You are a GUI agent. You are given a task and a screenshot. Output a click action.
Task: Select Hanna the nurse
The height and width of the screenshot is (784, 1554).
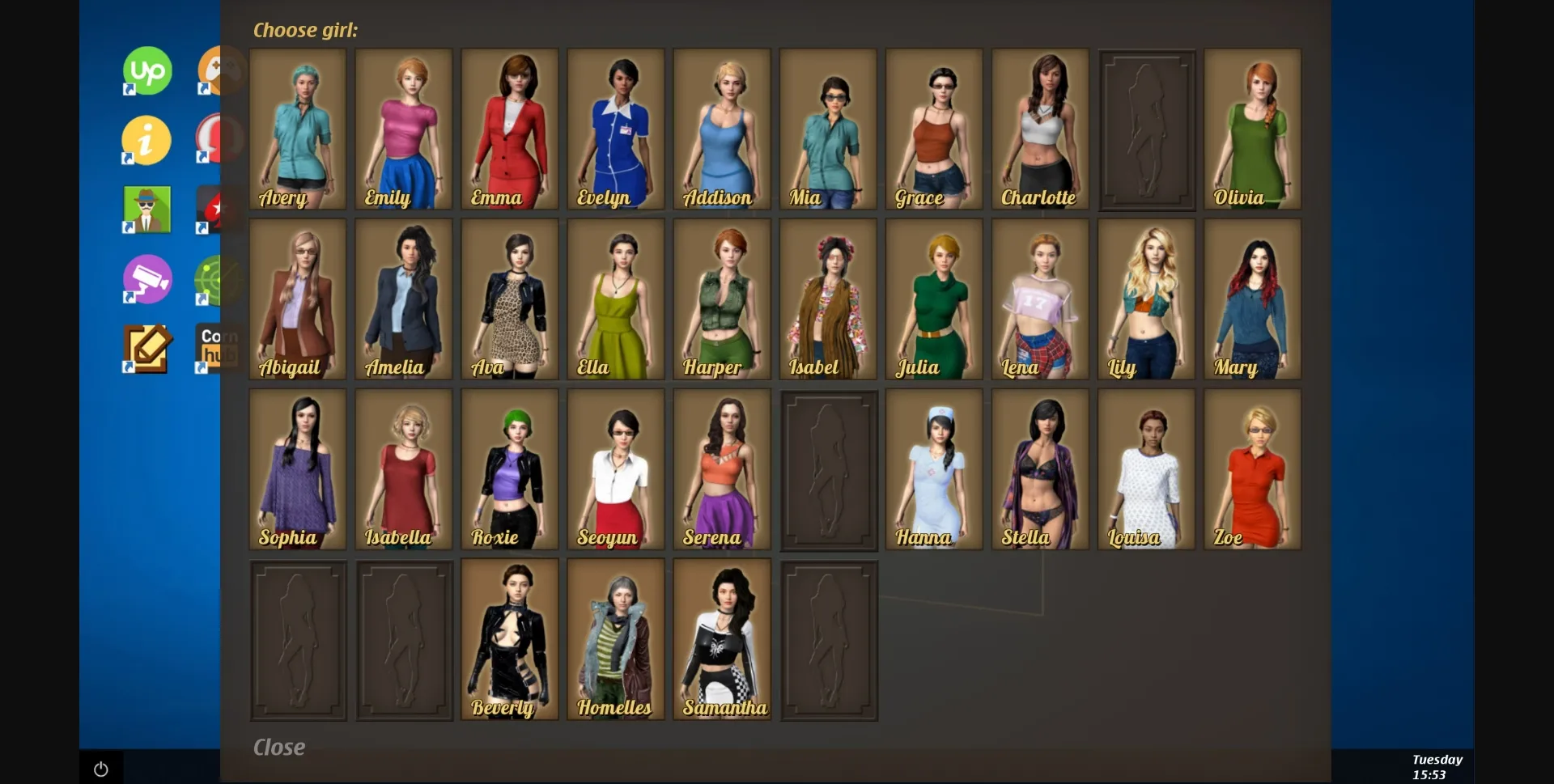click(x=933, y=469)
